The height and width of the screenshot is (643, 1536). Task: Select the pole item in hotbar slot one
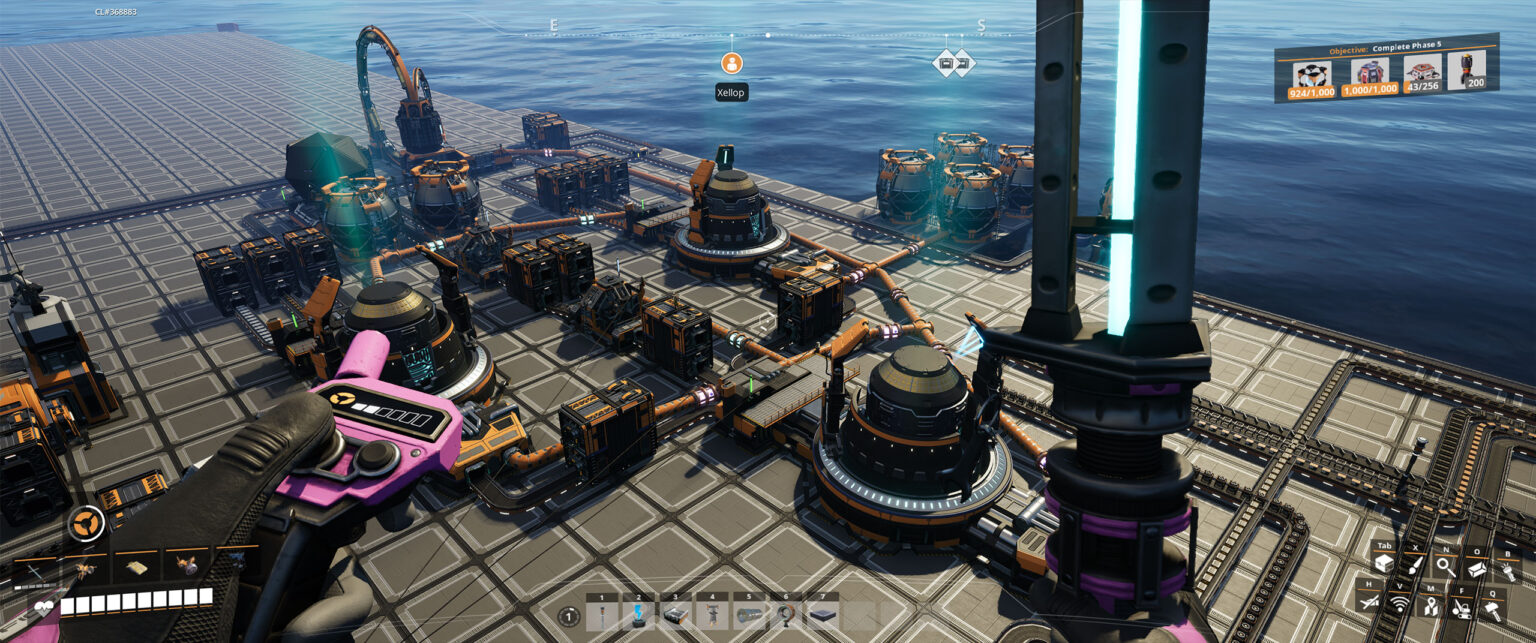tap(601, 615)
